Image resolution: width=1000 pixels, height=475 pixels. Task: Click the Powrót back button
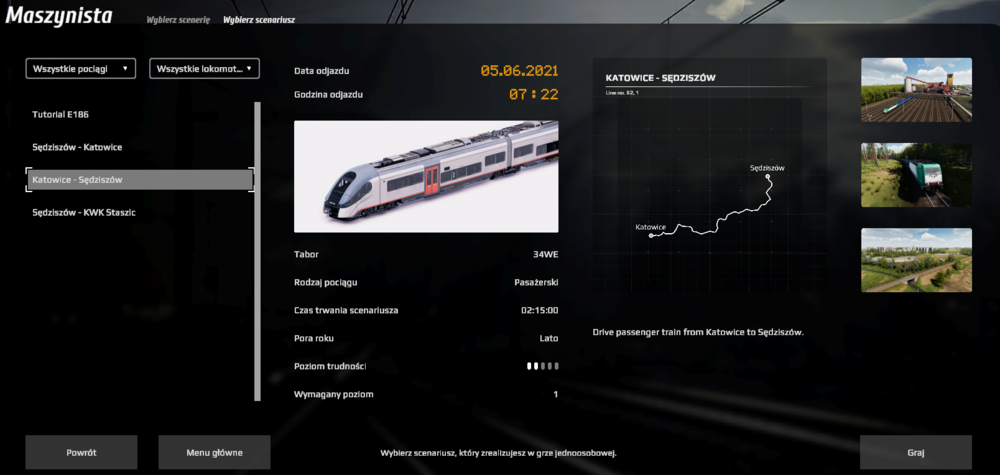point(81,452)
